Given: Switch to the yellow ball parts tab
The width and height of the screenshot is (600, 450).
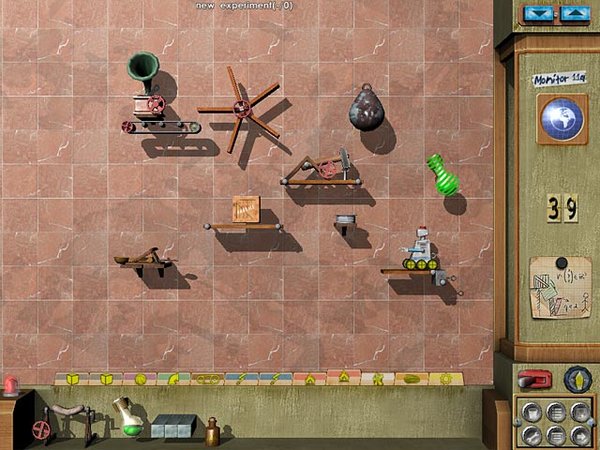Looking at the screenshot, I should [x=140, y=379].
